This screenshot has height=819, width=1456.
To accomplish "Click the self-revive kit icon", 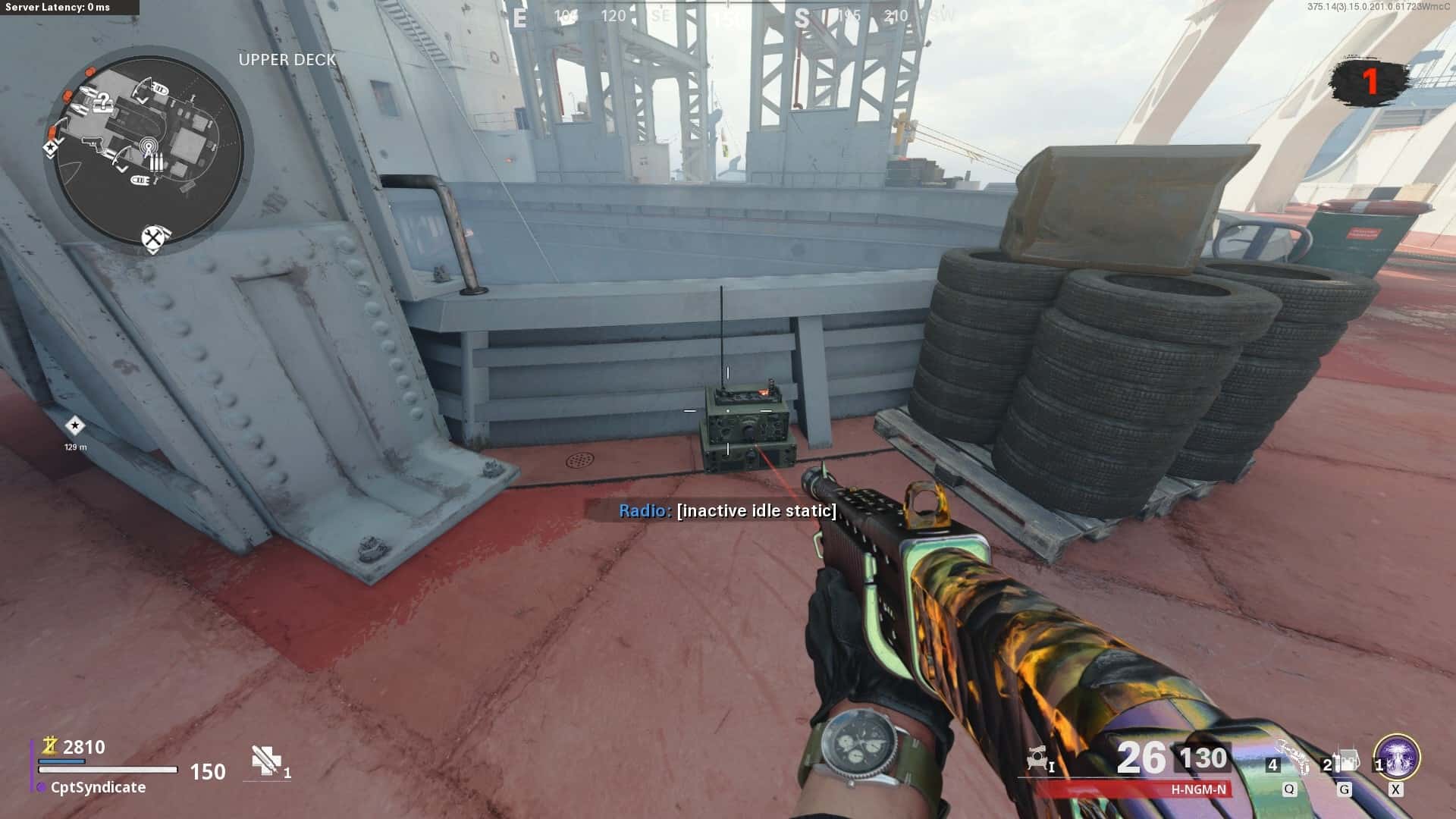I will [265, 761].
